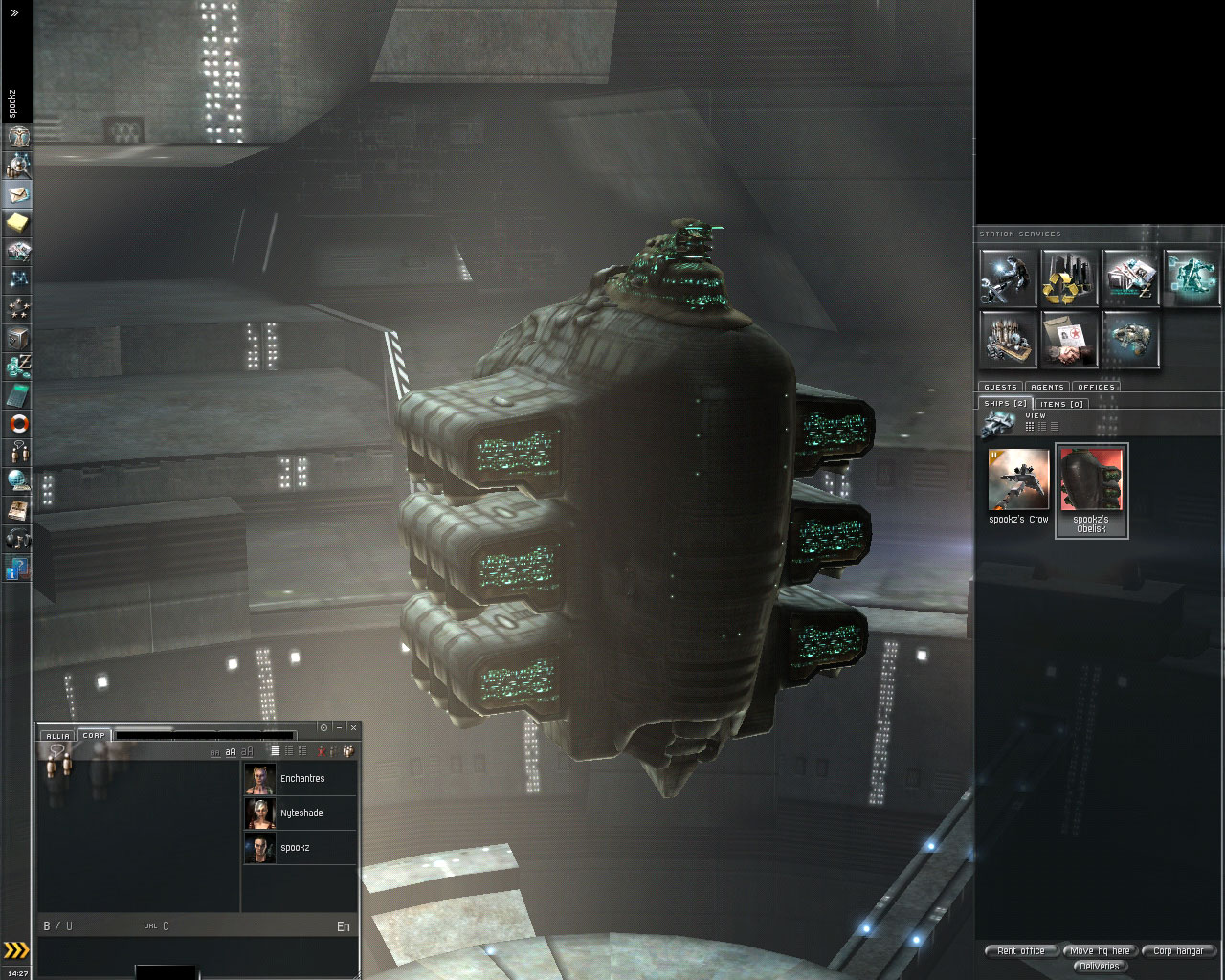
Task: Switch to the Agents tab
Action: click(x=1047, y=387)
